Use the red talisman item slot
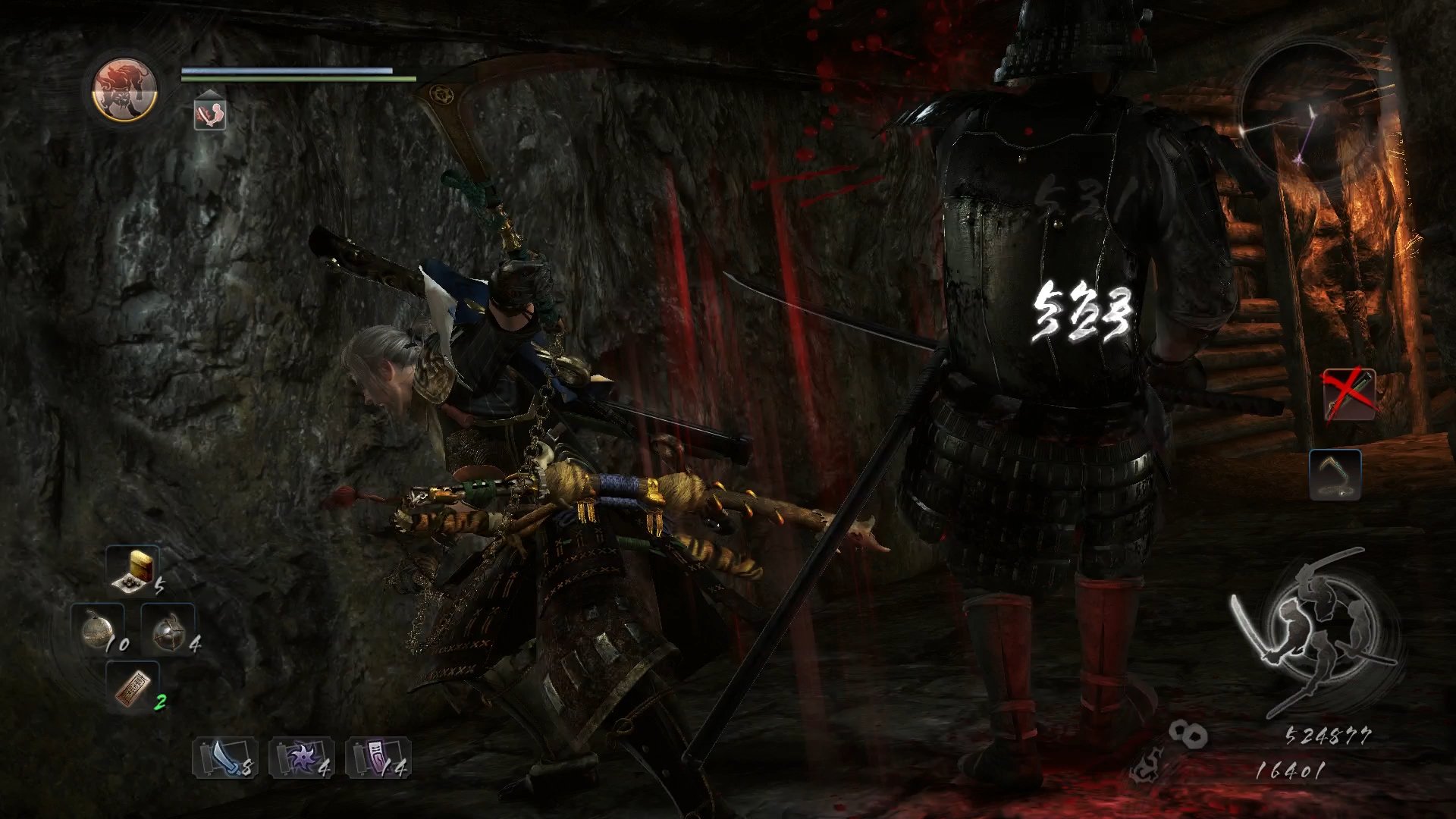The width and height of the screenshot is (1456, 819). (x=133, y=686)
